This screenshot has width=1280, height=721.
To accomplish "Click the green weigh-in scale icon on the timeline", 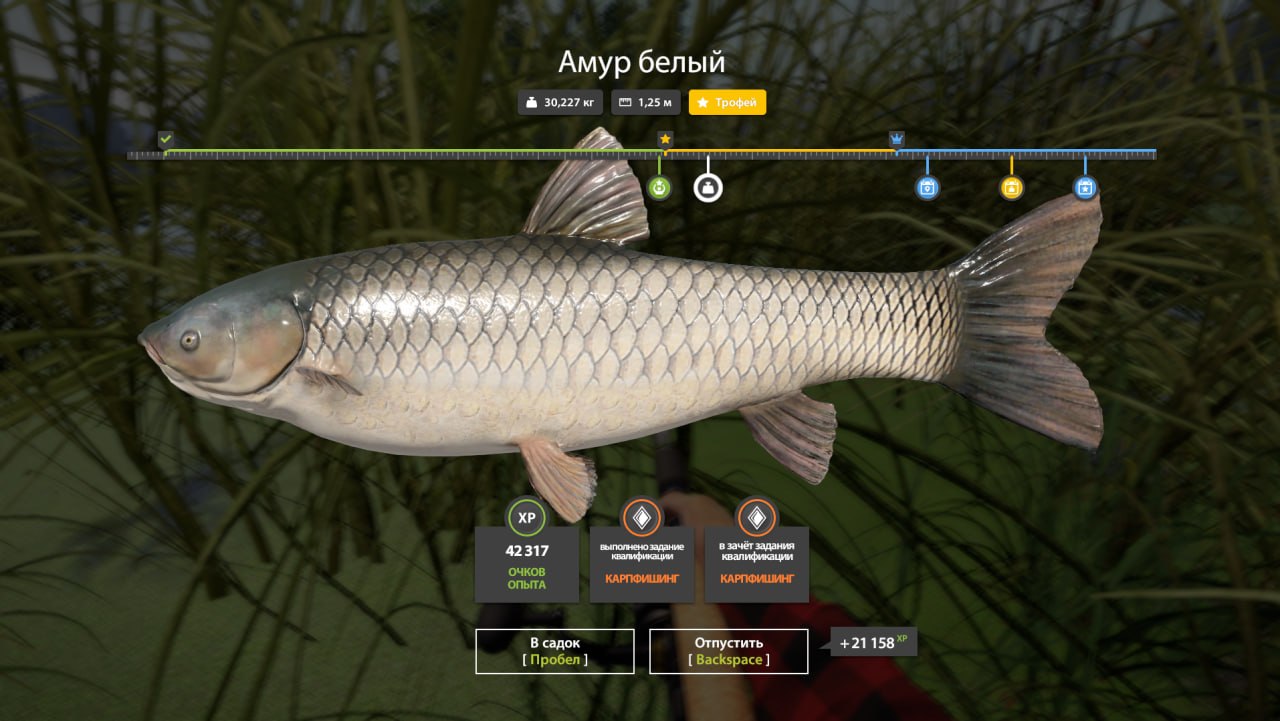I will pyautogui.click(x=658, y=186).
